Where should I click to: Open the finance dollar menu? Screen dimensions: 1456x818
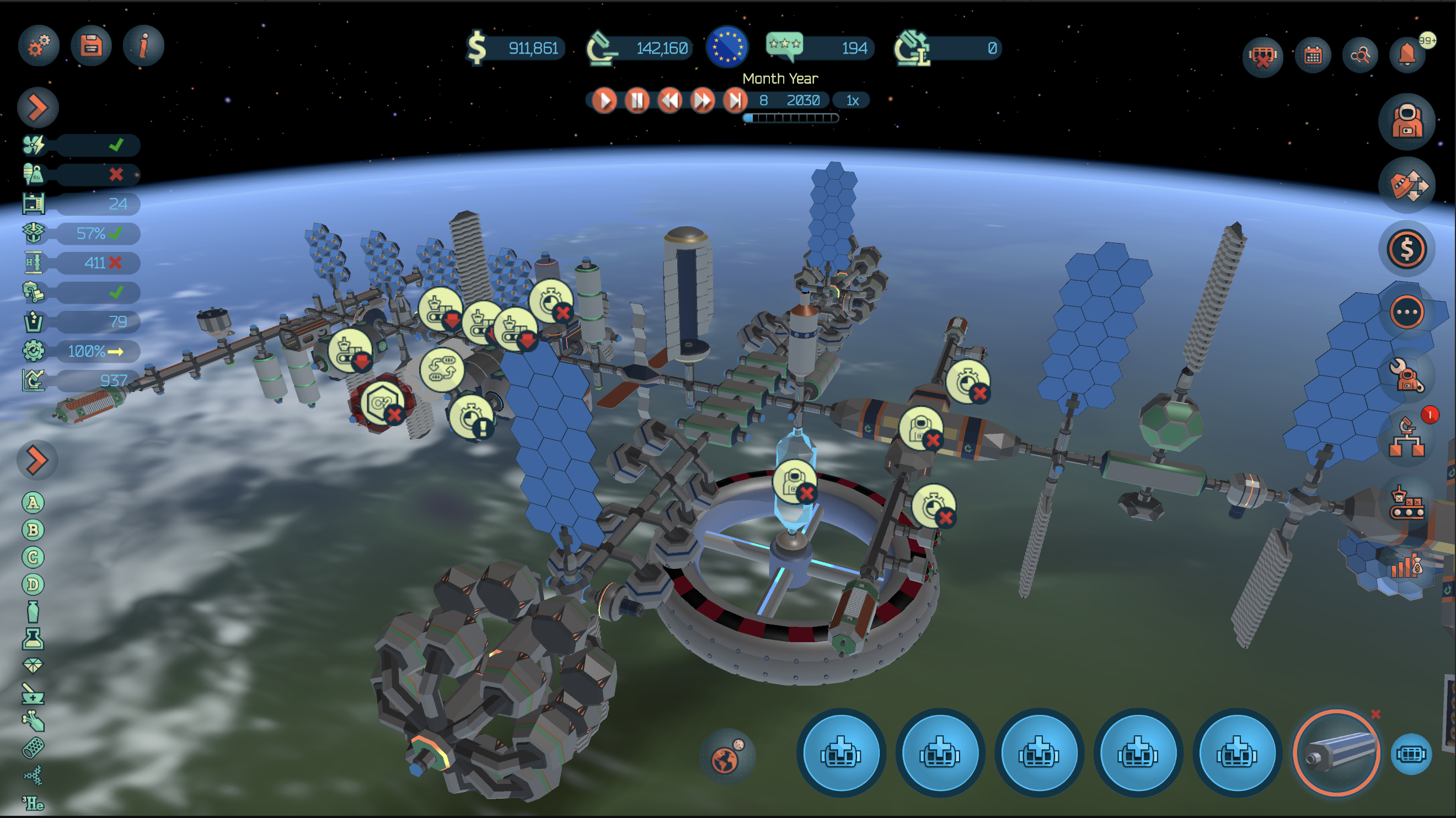tap(1406, 249)
